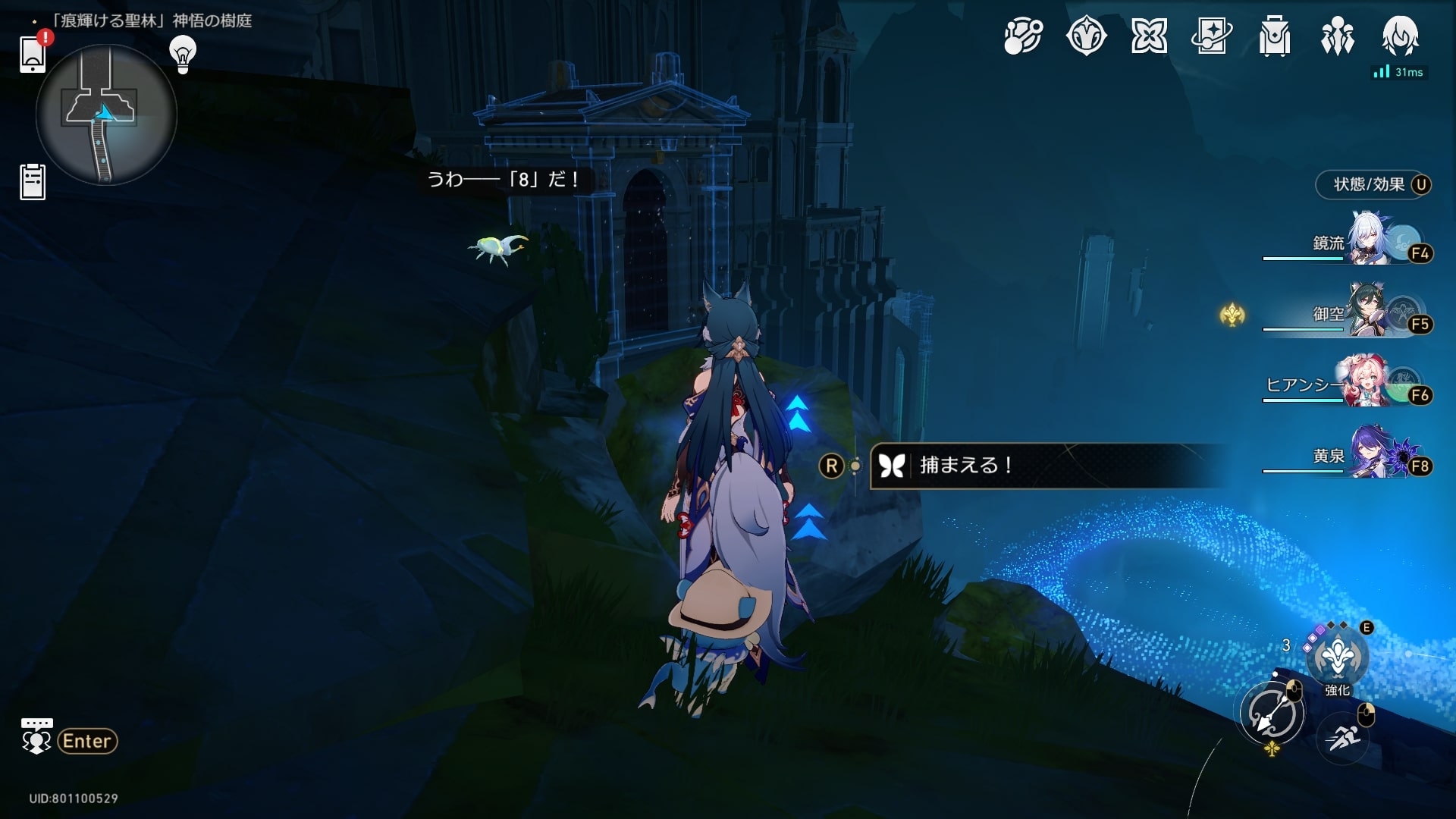
Task: Open the chat speech bubble icon
Action: coord(36,736)
